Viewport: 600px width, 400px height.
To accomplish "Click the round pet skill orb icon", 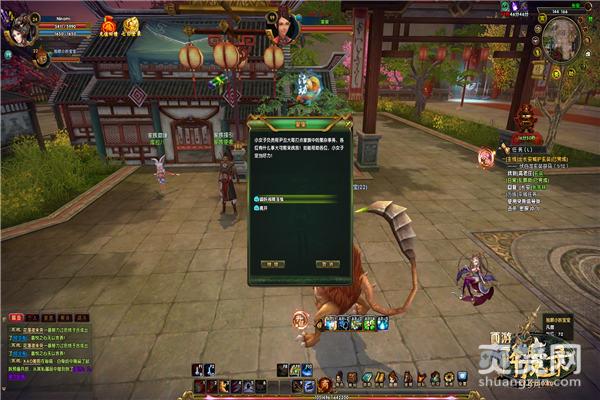I will (x=299, y=320).
